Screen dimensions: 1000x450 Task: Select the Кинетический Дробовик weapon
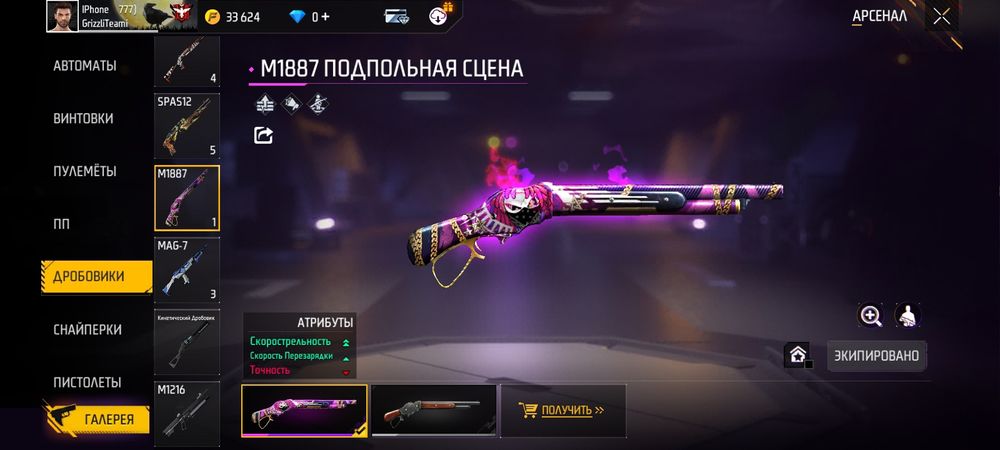pos(187,342)
